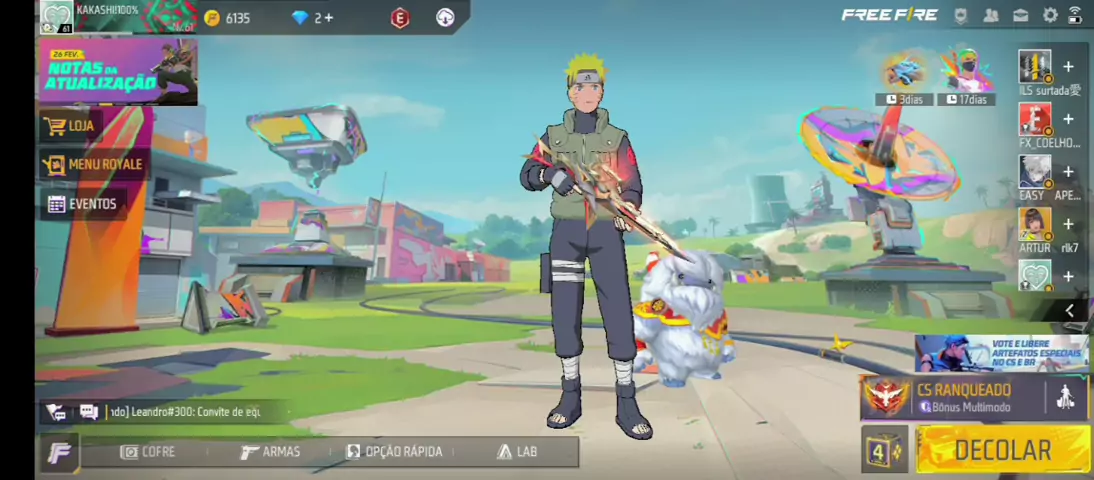This screenshot has width=1094, height=480.
Task: Open OPÇÃO RÁPIDA
Action: (x=394, y=452)
